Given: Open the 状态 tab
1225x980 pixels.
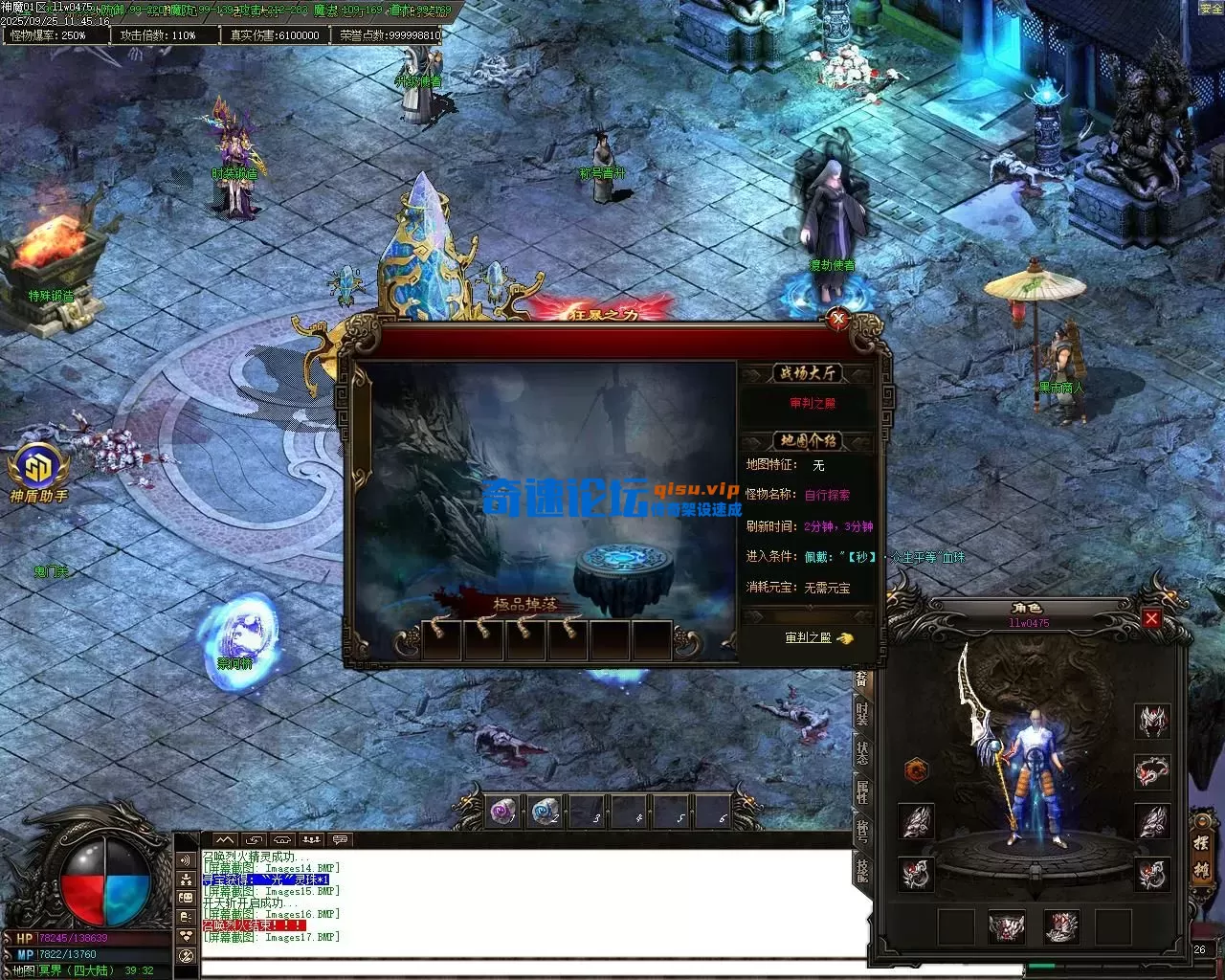Looking at the screenshot, I should click(861, 752).
